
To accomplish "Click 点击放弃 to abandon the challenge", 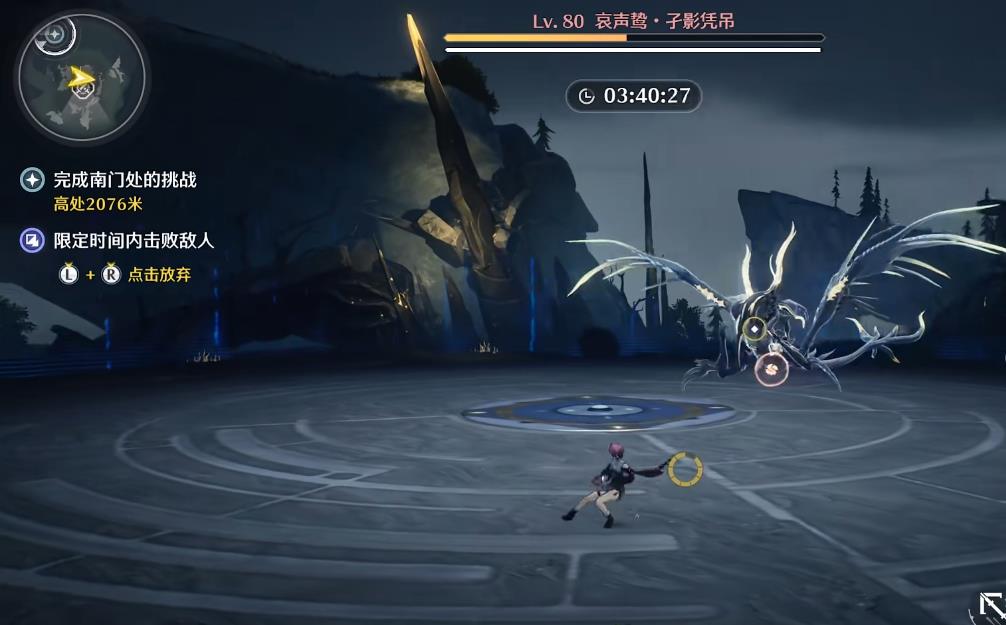I will (x=158, y=274).
